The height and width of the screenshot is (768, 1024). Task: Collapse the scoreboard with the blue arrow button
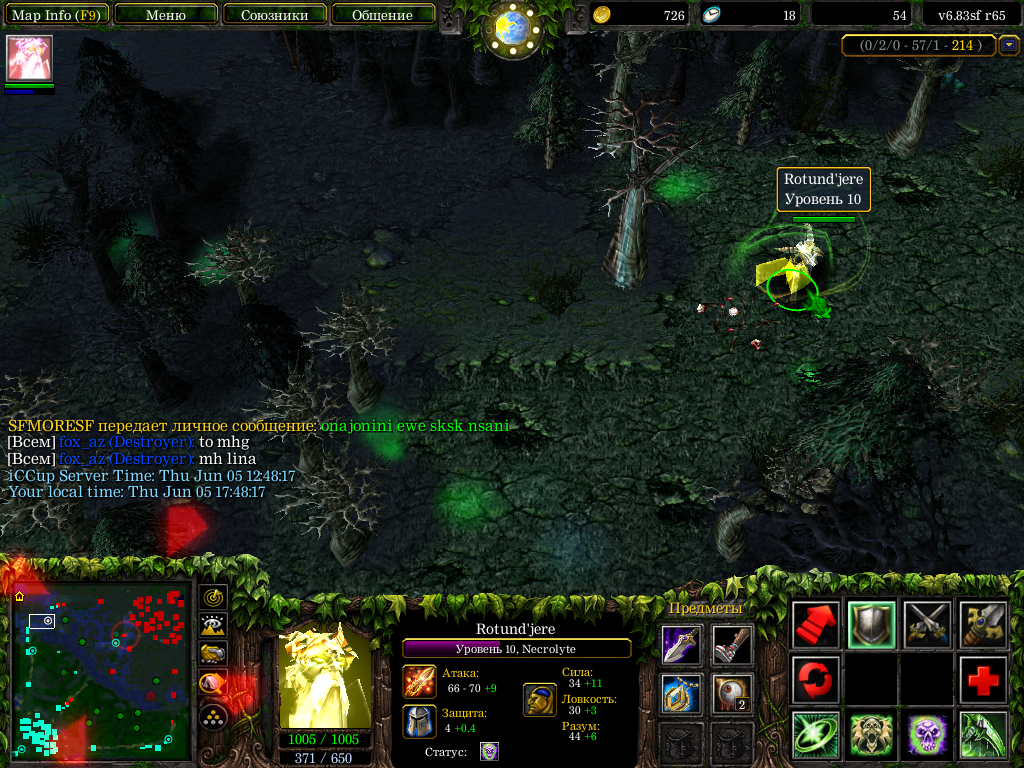click(1009, 45)
